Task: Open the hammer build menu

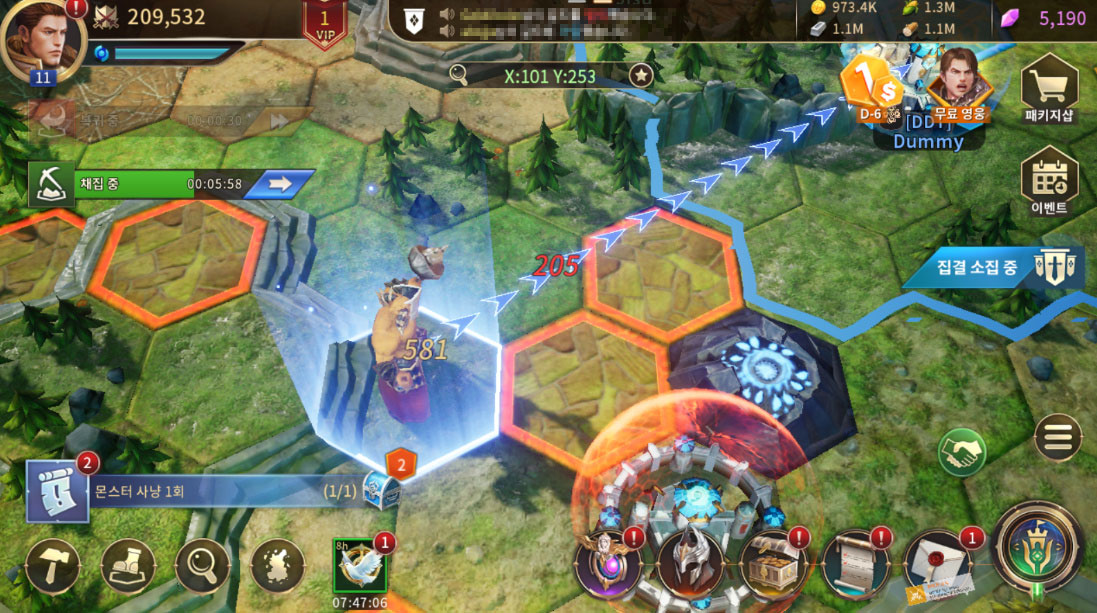Action: [53, 567]
